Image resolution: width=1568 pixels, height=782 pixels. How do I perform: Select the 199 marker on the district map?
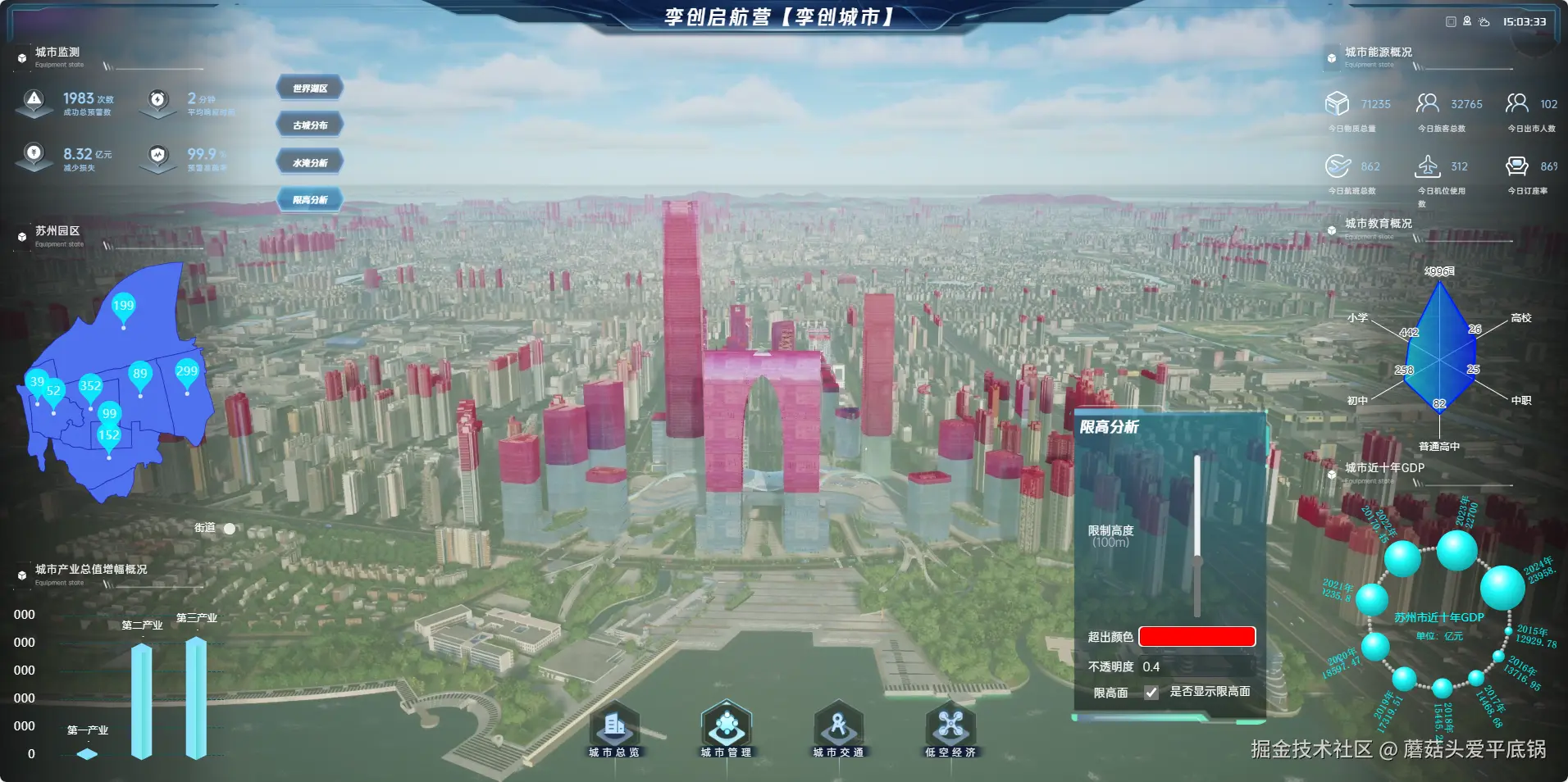pos(123,307)
